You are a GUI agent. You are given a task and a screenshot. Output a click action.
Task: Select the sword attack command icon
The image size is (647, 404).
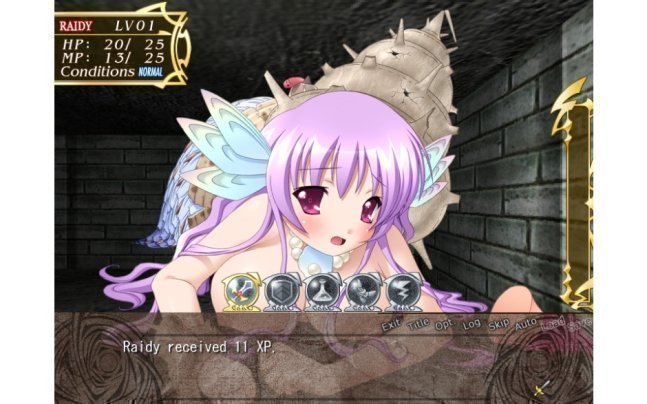click(x=242, y=290)
